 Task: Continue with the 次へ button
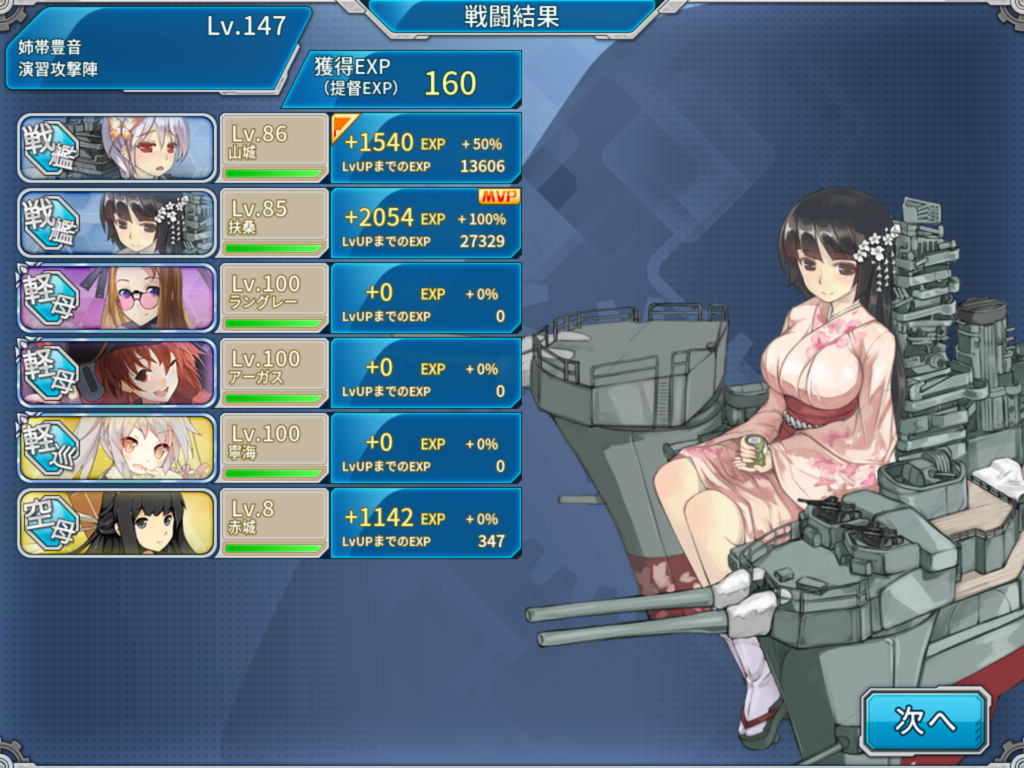click(925, 720)
